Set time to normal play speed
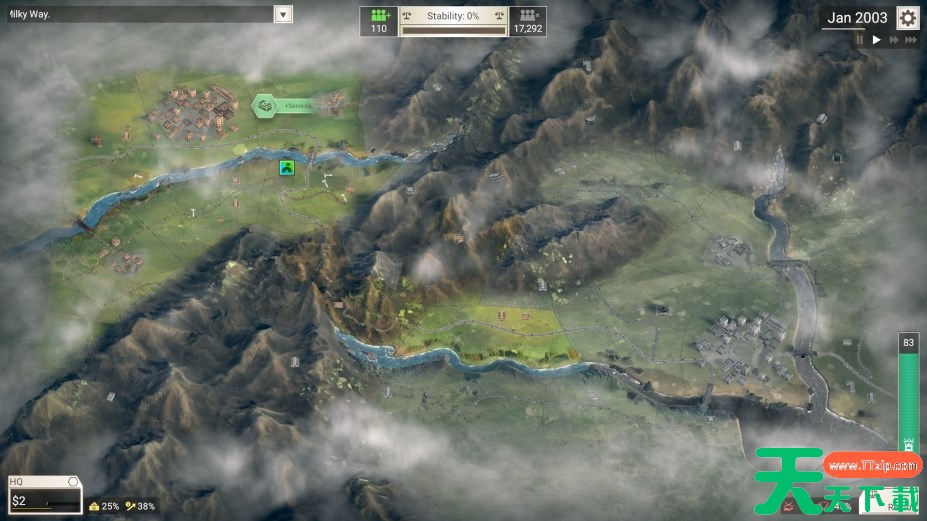 point(876,40)
